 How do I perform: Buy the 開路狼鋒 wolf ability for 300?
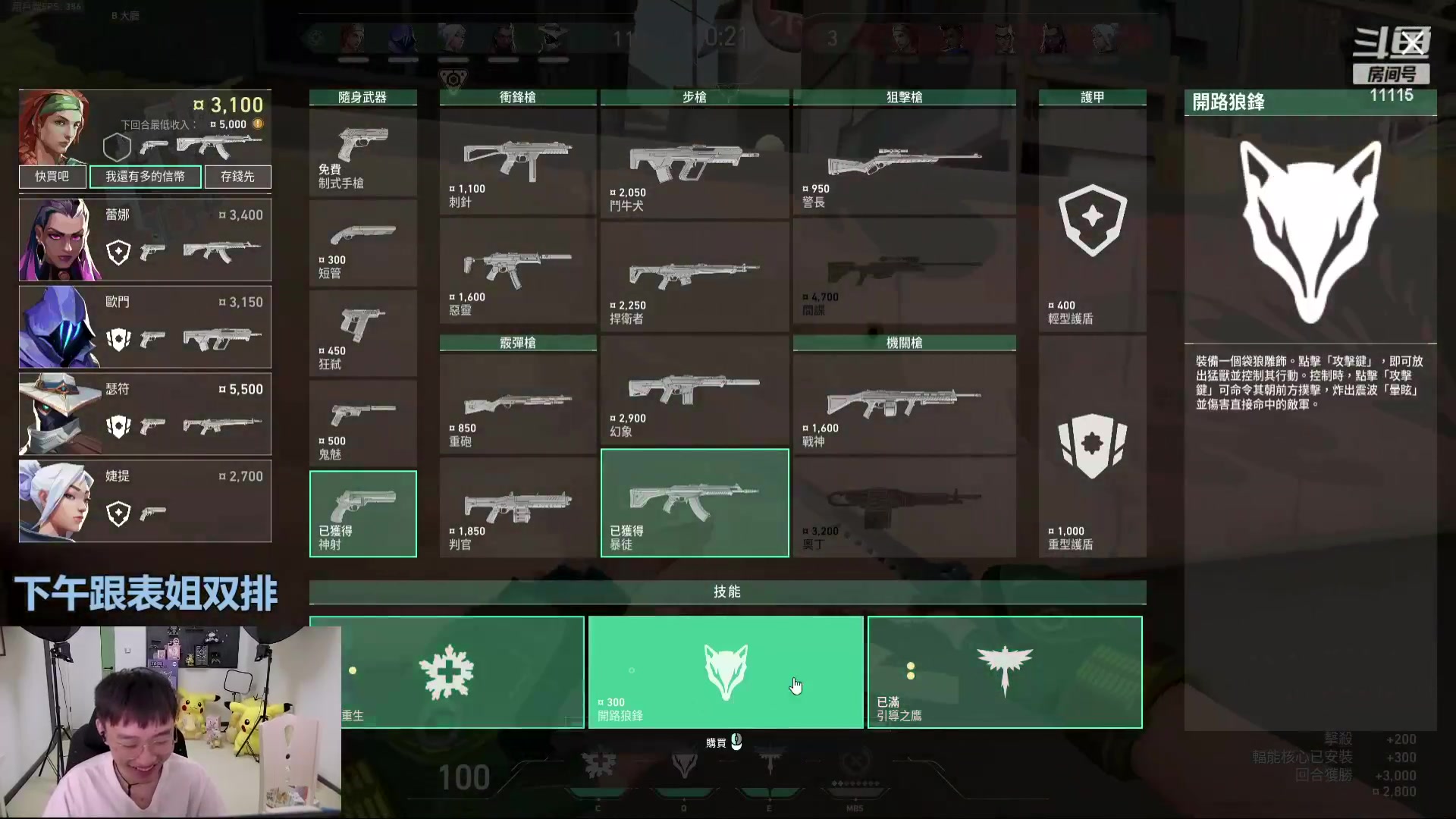tap(725, 672)
